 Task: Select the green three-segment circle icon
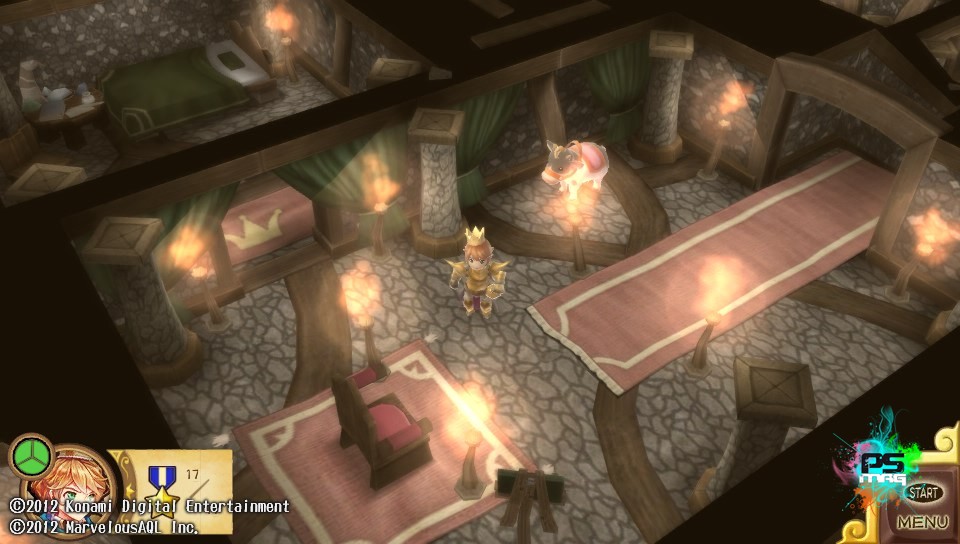(31, 456)
